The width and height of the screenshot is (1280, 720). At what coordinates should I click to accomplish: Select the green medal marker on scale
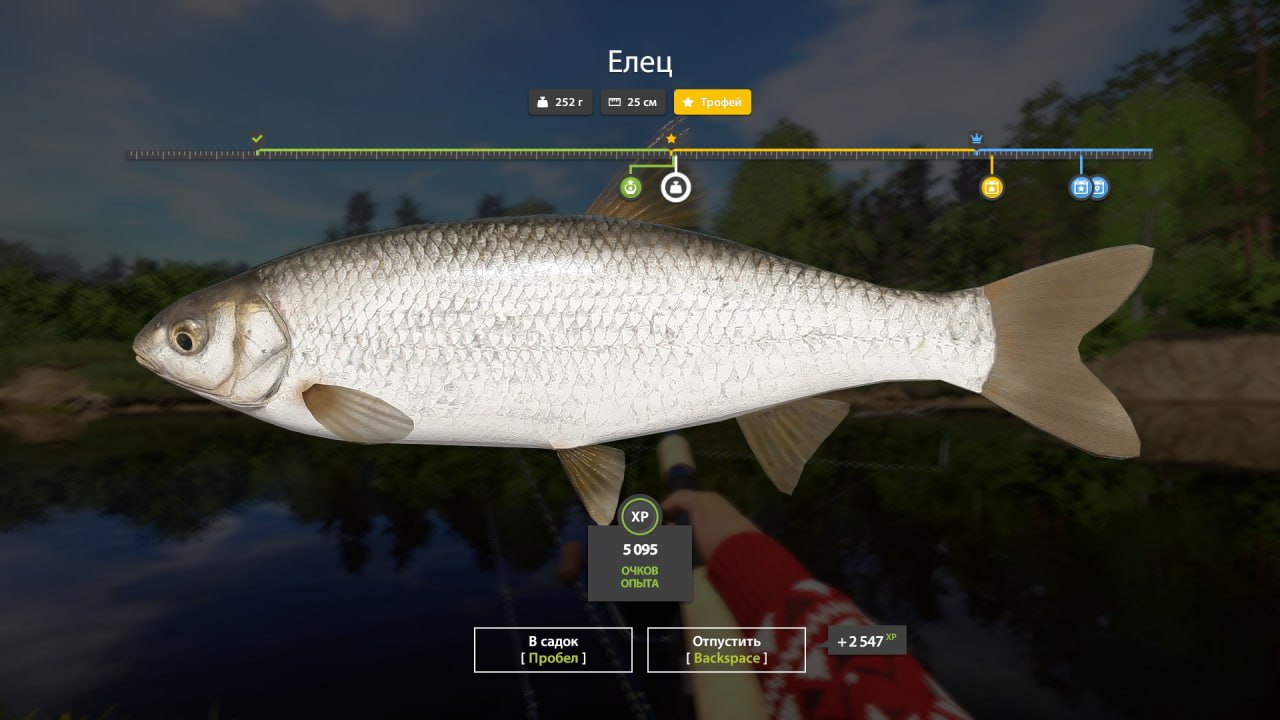pyautogui.click(x=630, y=187)
